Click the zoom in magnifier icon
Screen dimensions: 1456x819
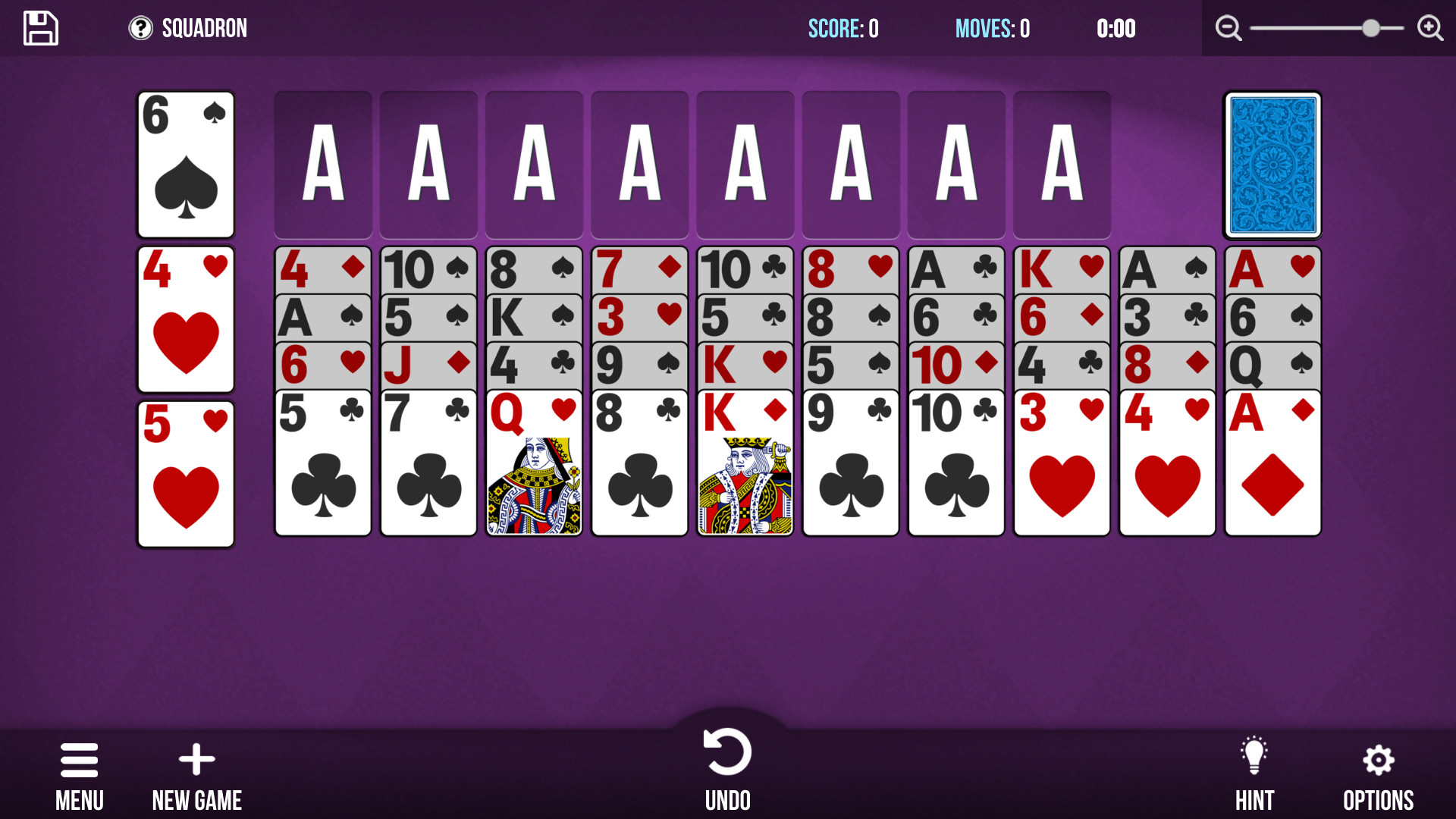1430,27
